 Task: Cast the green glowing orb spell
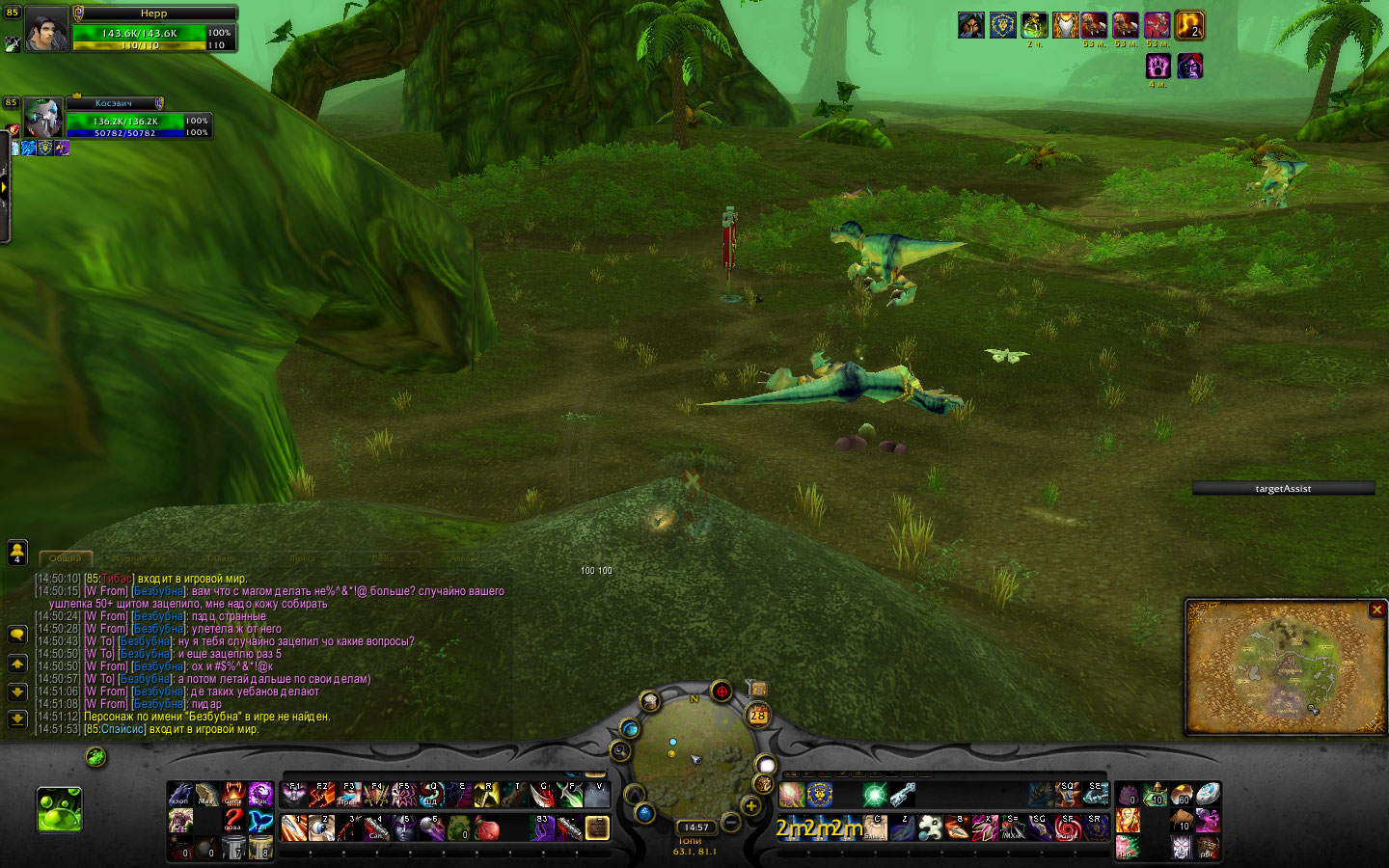(875, 795)
